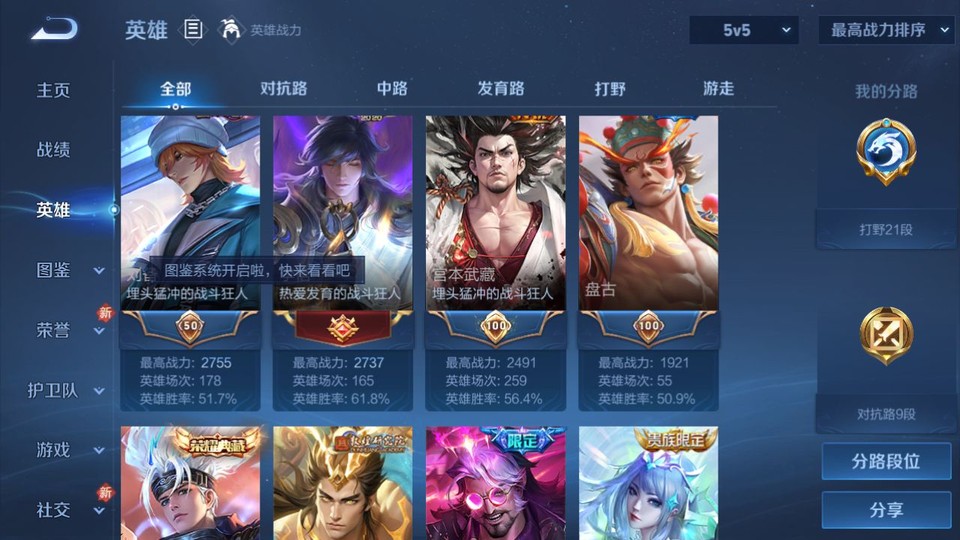Switch to the 发育路 tab
Screen dimensions: 960x540
(x=500, y=89)
